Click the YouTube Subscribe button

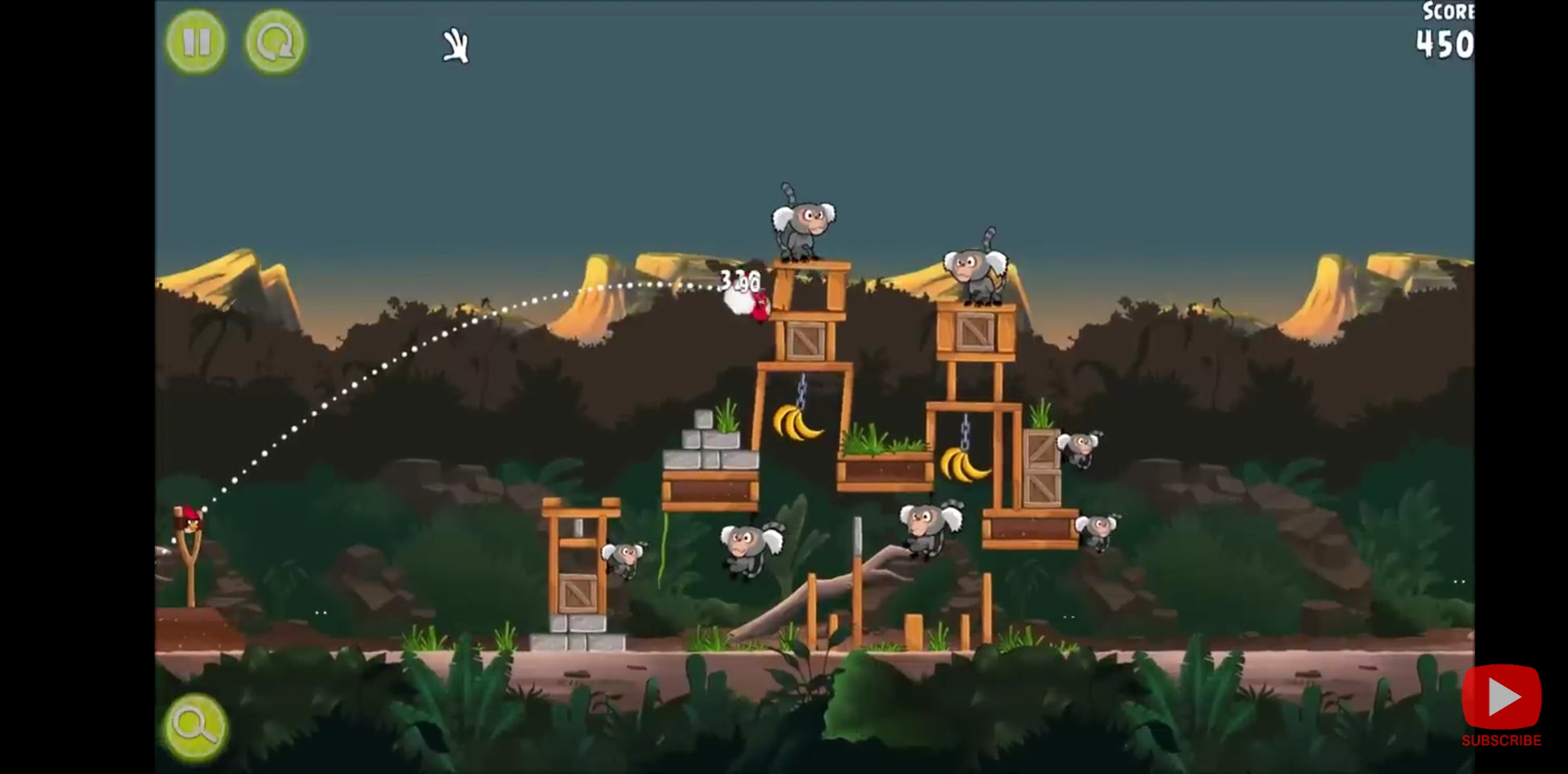[1501, 705]
